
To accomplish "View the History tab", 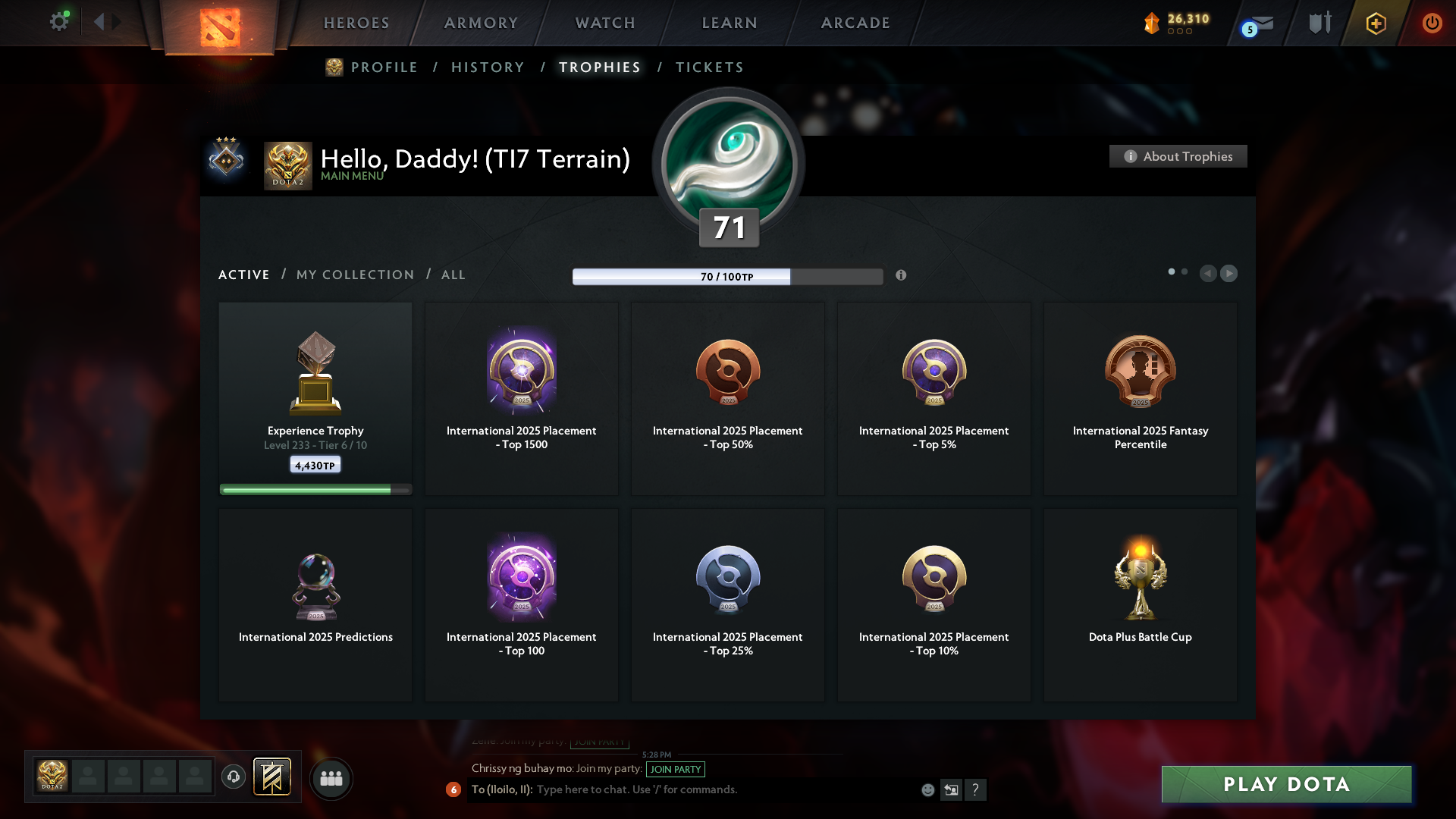I will point(488,67).
